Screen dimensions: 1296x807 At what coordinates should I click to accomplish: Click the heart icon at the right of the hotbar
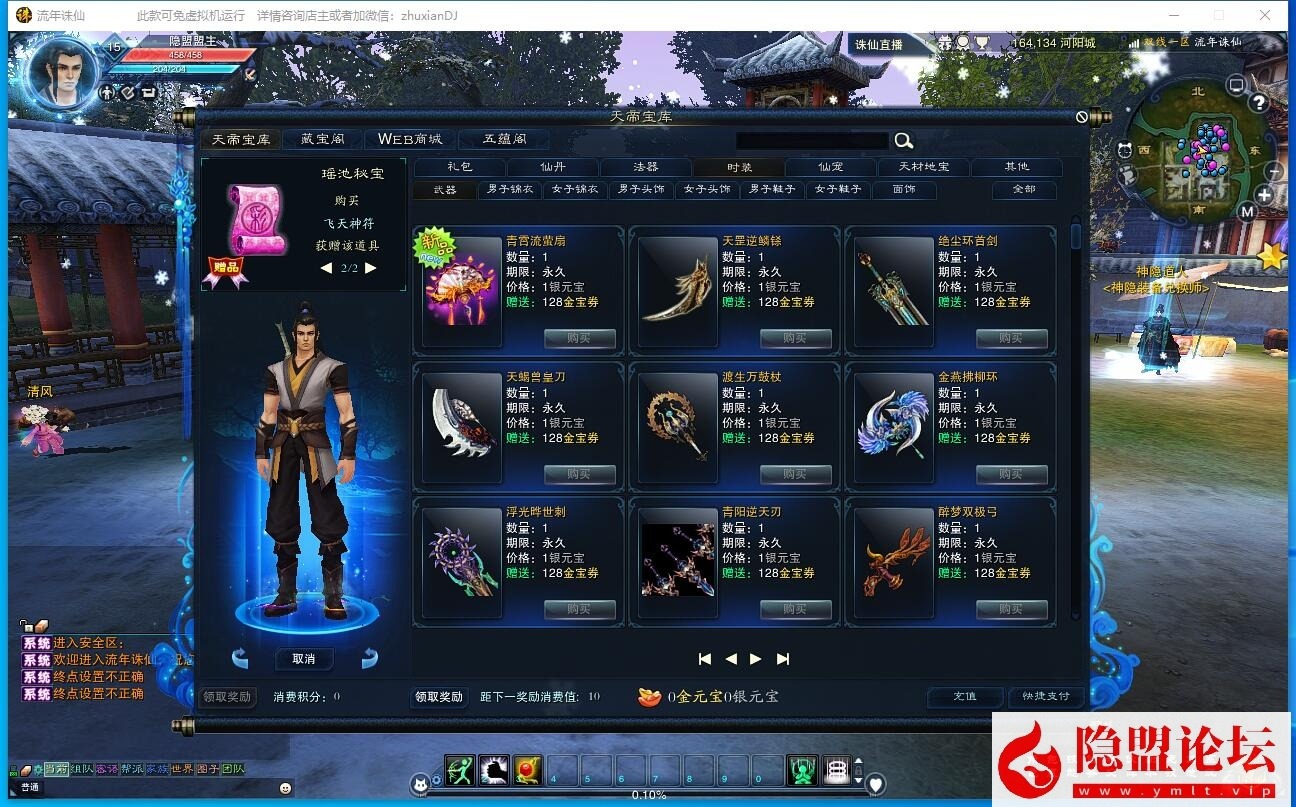pyautogui.click(x=877, y=785)
